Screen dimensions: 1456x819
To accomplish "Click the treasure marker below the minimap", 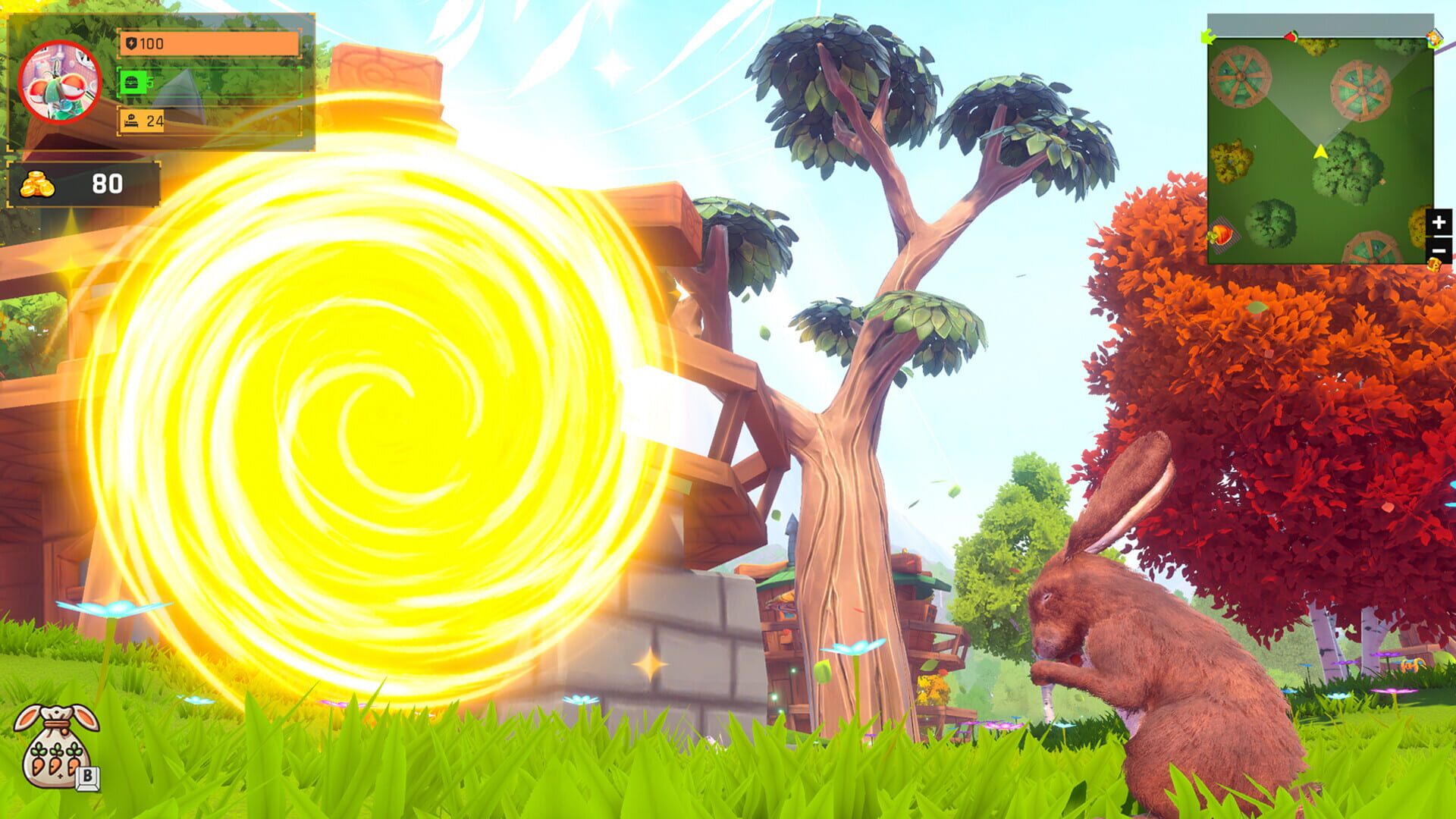I will (1433, 264).
